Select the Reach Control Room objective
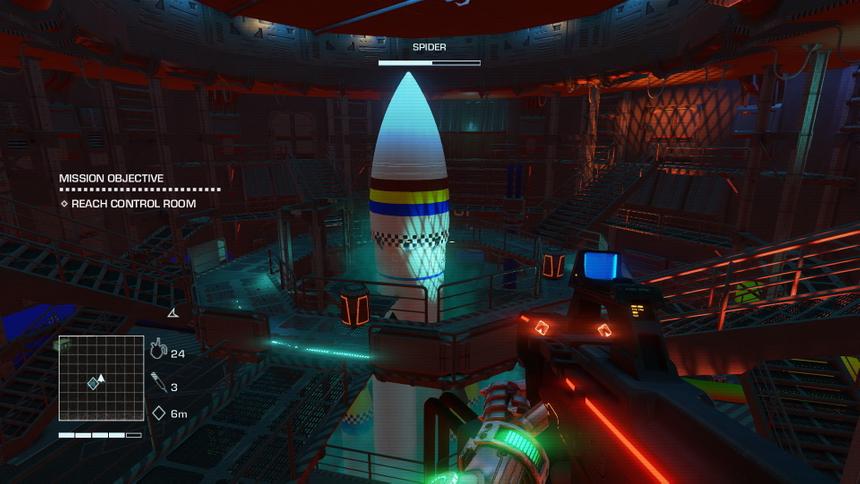This screenshot has height=484, width=860. click(133, 204)
